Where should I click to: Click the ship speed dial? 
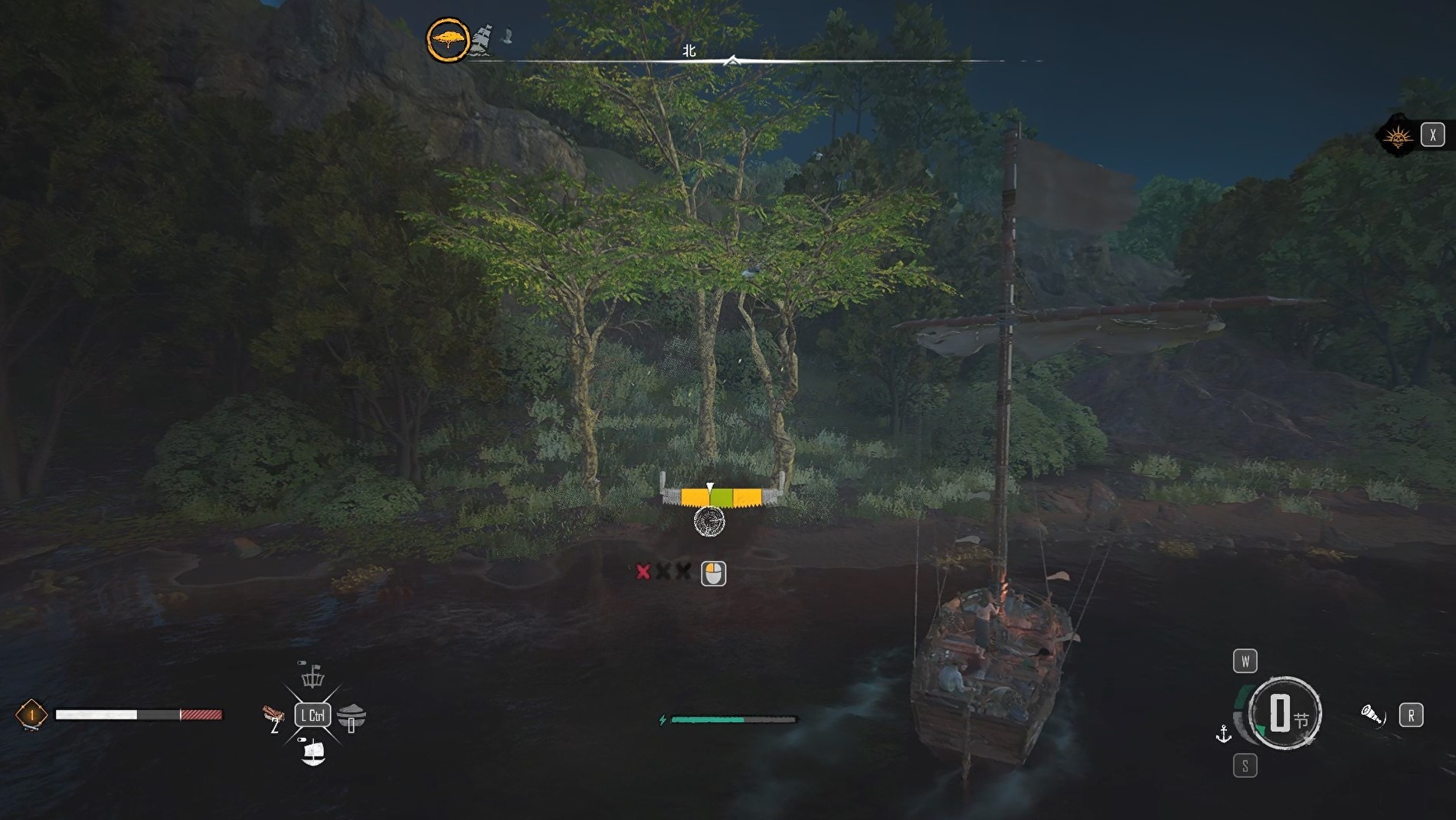click(1283, 714)
